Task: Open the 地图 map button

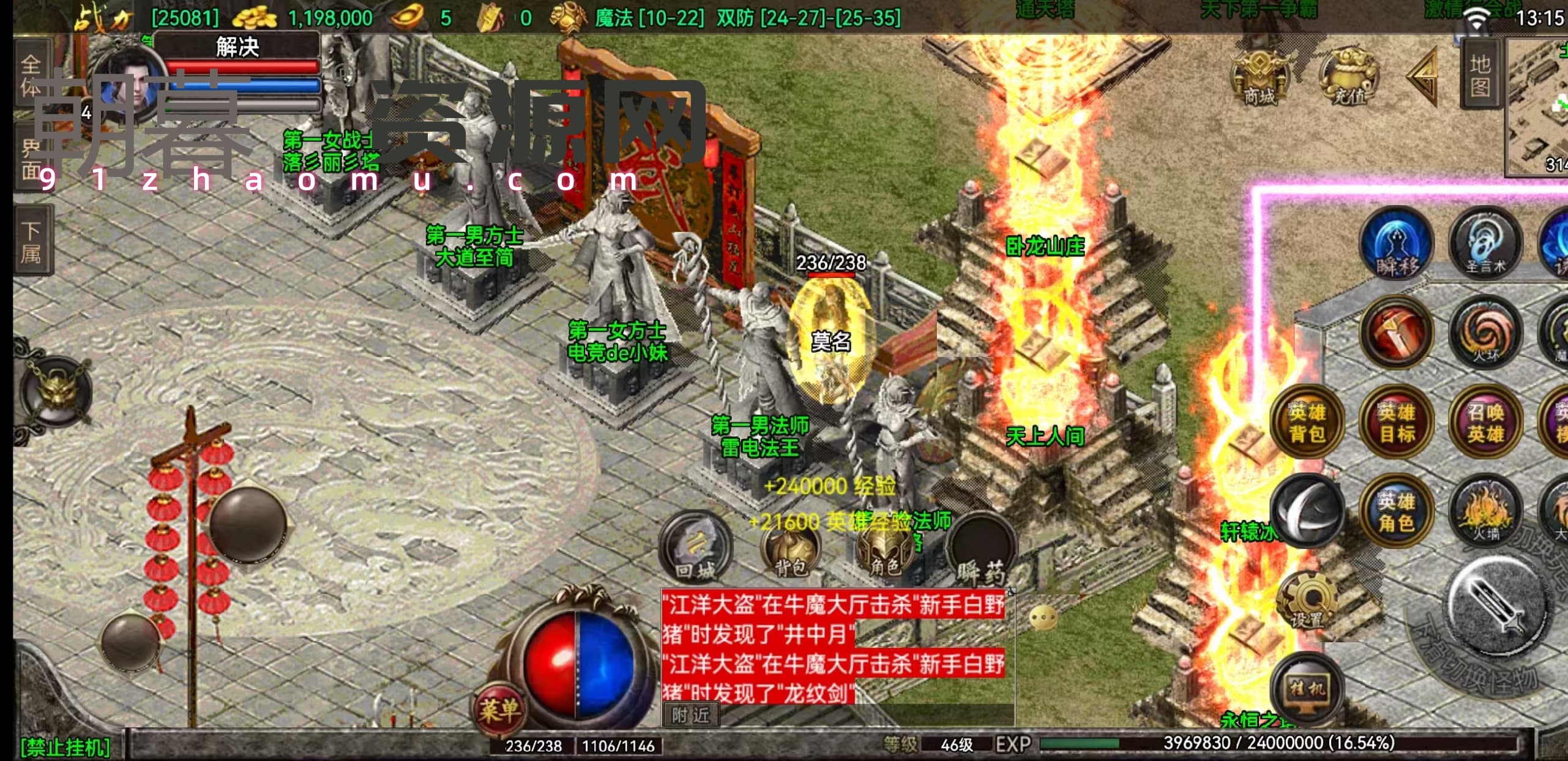Action: tap(1480, 75)
